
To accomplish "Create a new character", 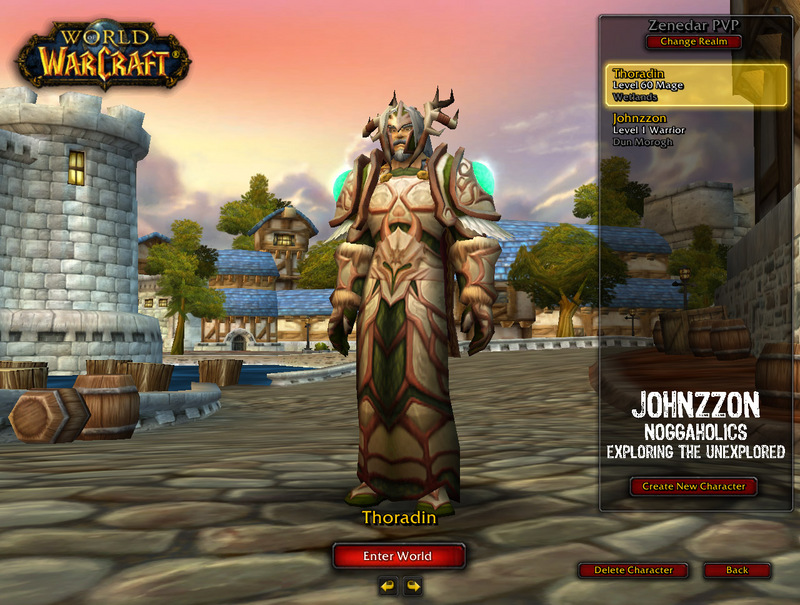I will pyautogui.click(x=694, y=486).
